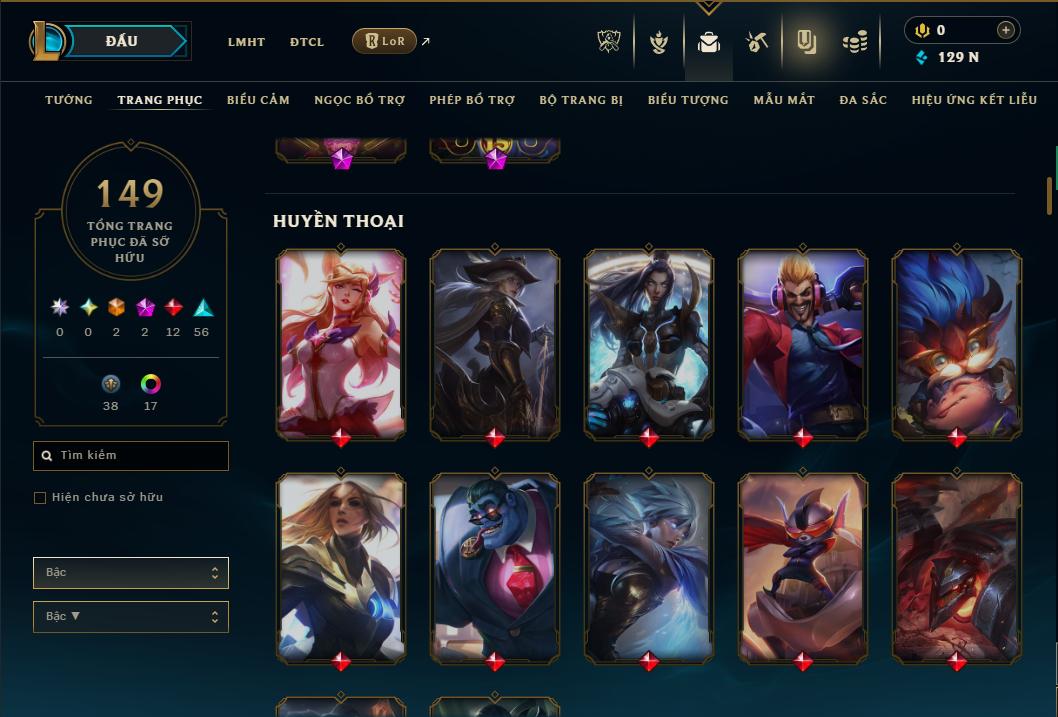This screenshot has width=1058, height=717.
Task: Go to the PHÉP BỔ TRỢ tab
Action: pyautogui.click(x=472, y=100)
